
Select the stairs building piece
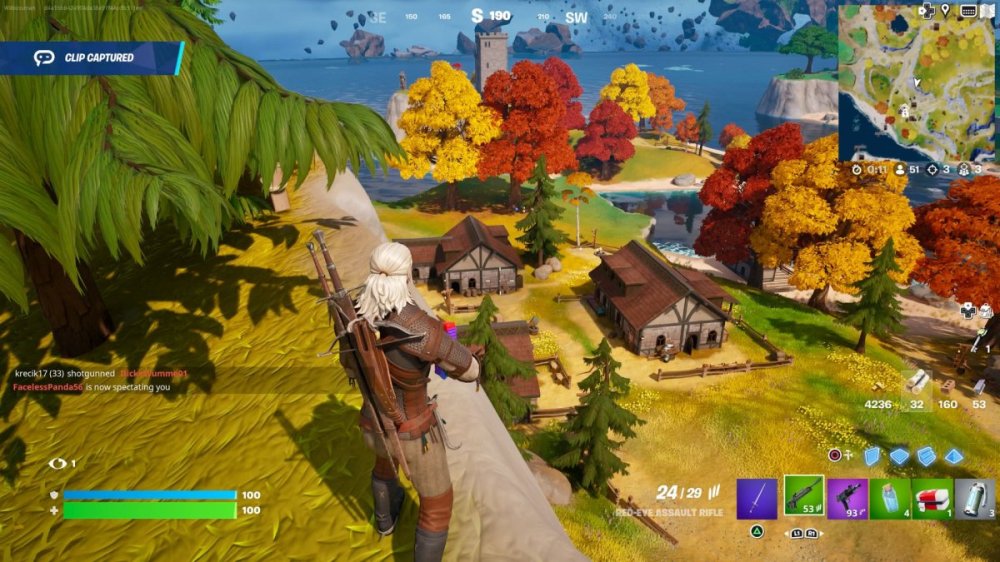[927, 456]
